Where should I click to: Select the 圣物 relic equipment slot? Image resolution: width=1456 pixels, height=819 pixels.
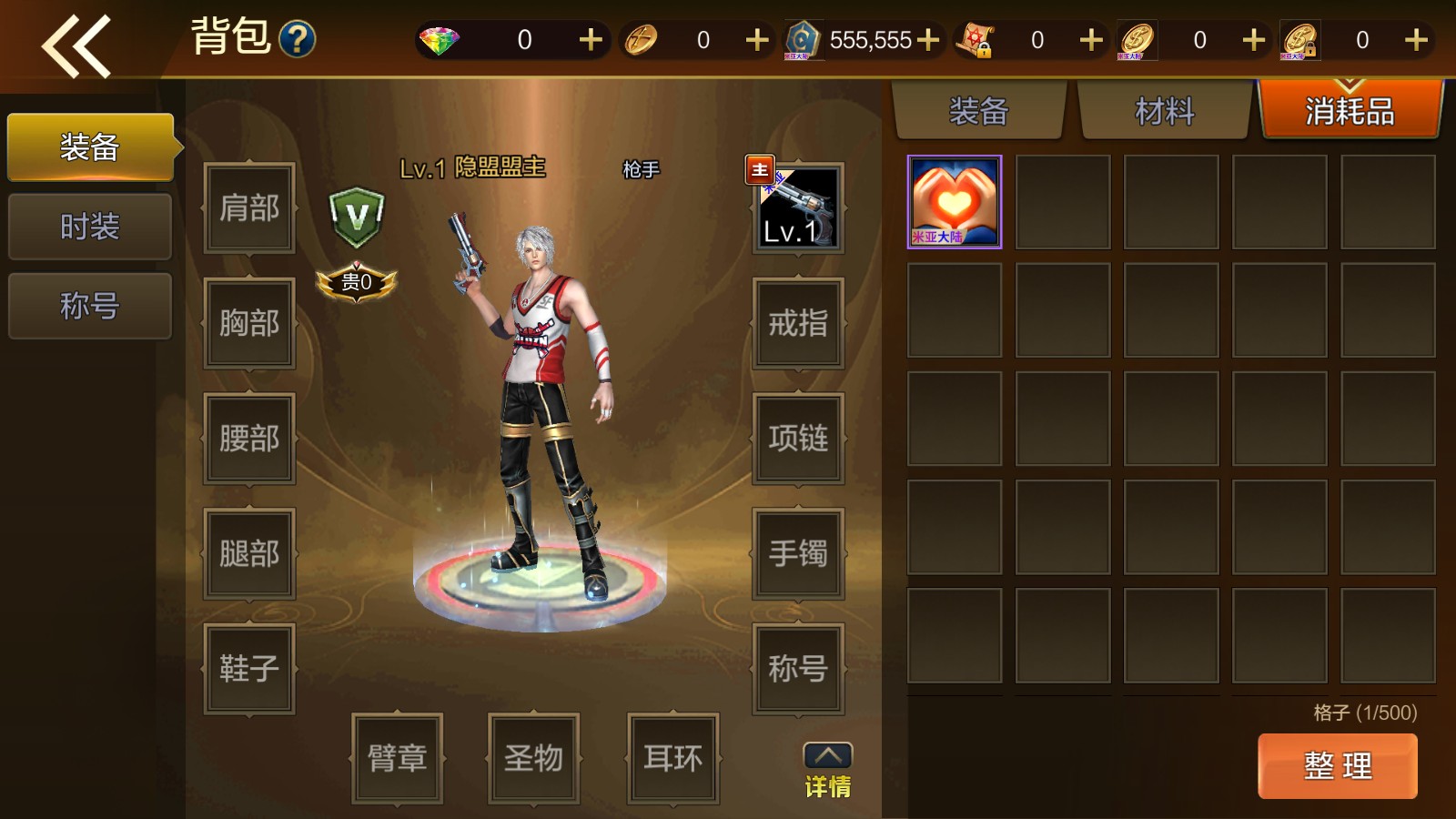click(x=533, y=758)
